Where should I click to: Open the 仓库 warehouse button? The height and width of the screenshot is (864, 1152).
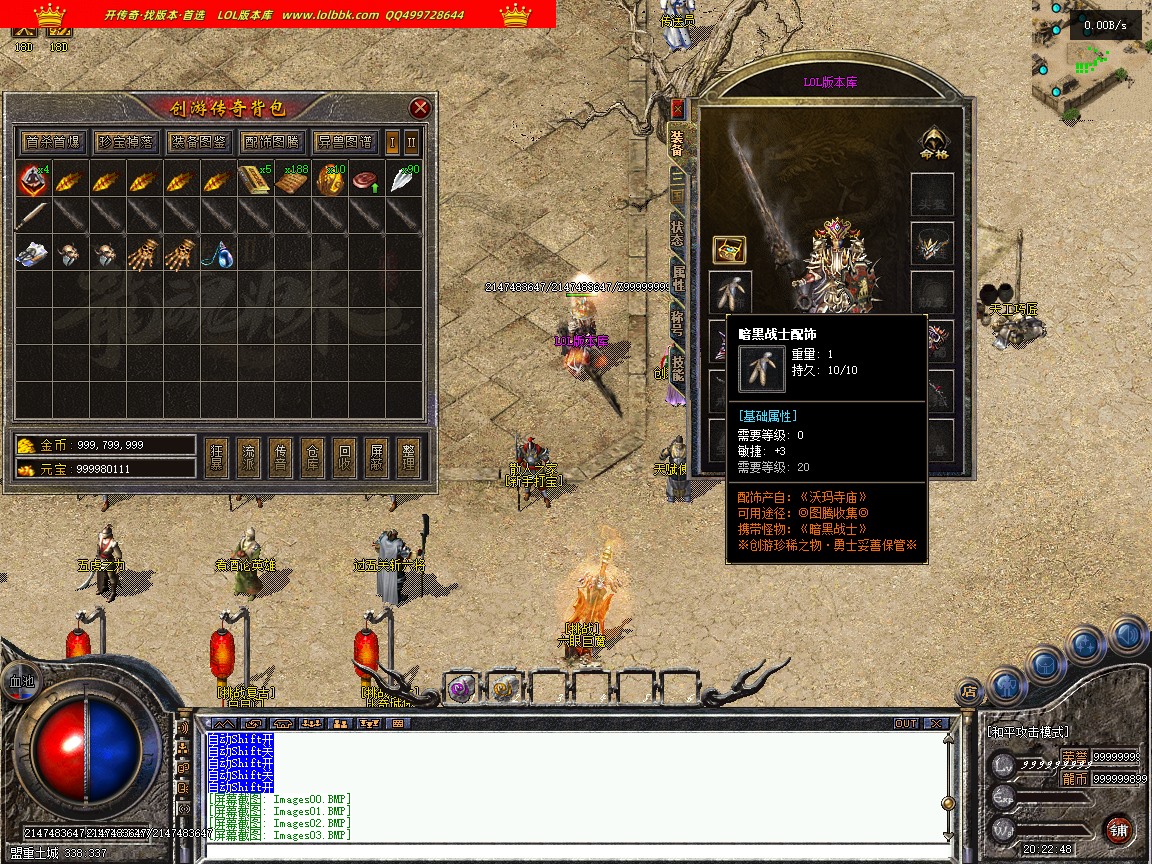coord(312,458)
